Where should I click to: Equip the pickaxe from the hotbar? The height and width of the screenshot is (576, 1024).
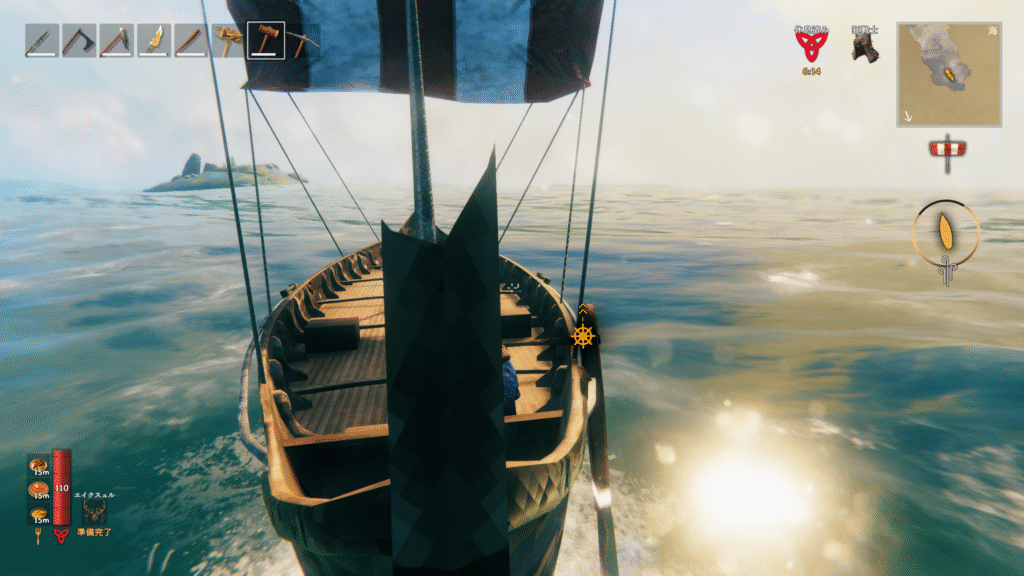(303, 41)
